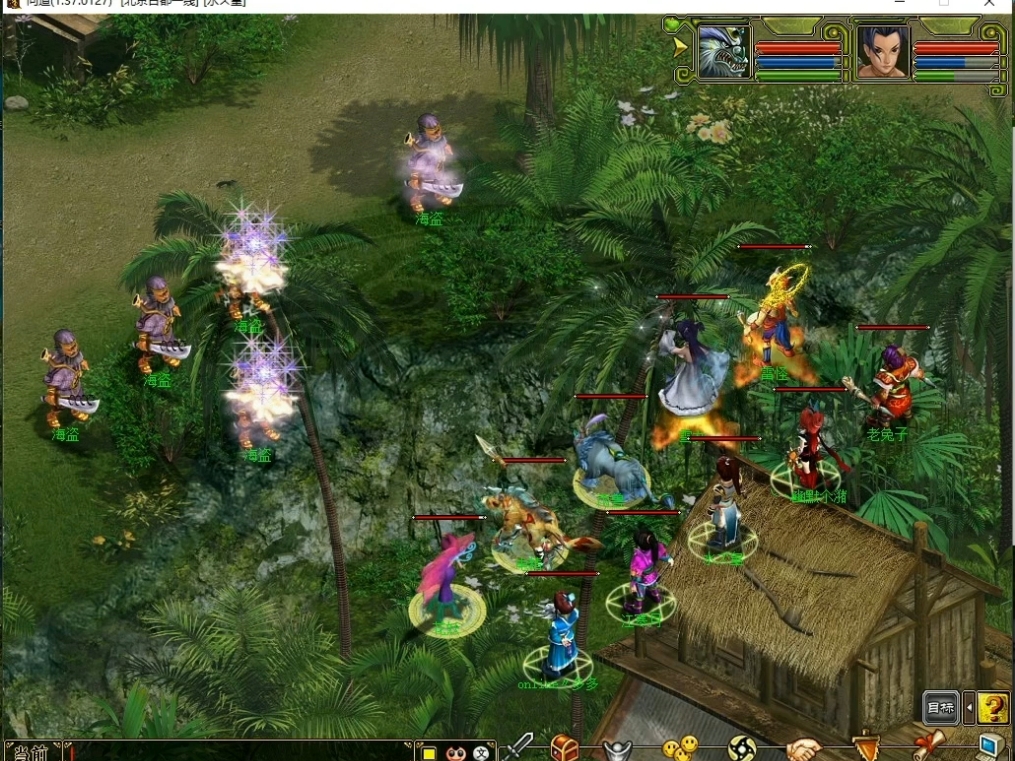1015x761 pixels.
Task: Open the silver ingot shop icon
Action: [618, 749]
